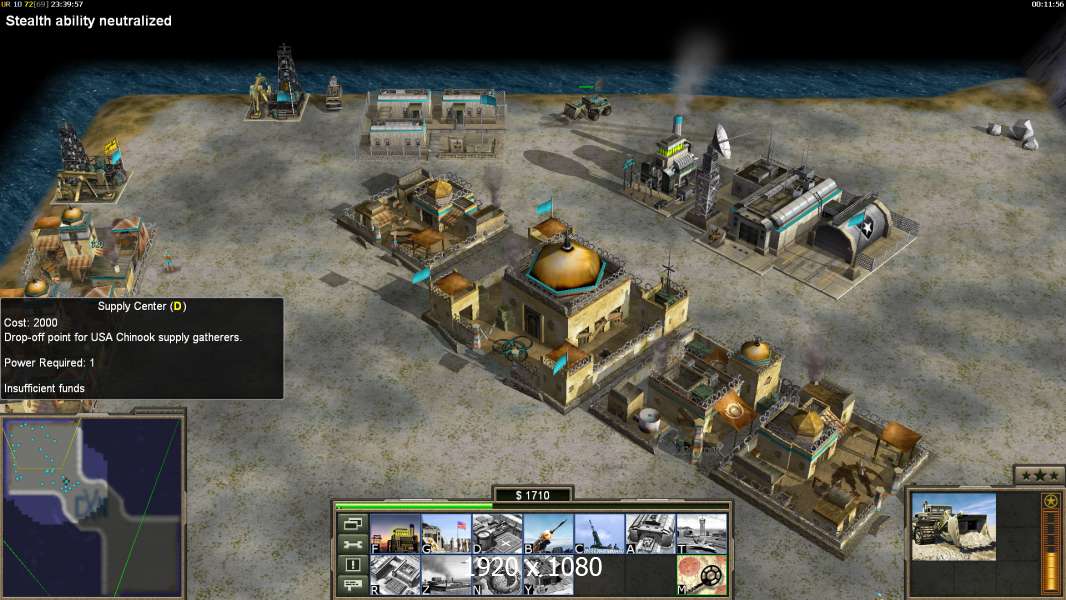Choose the Barracks icon with the American flag

446,534
